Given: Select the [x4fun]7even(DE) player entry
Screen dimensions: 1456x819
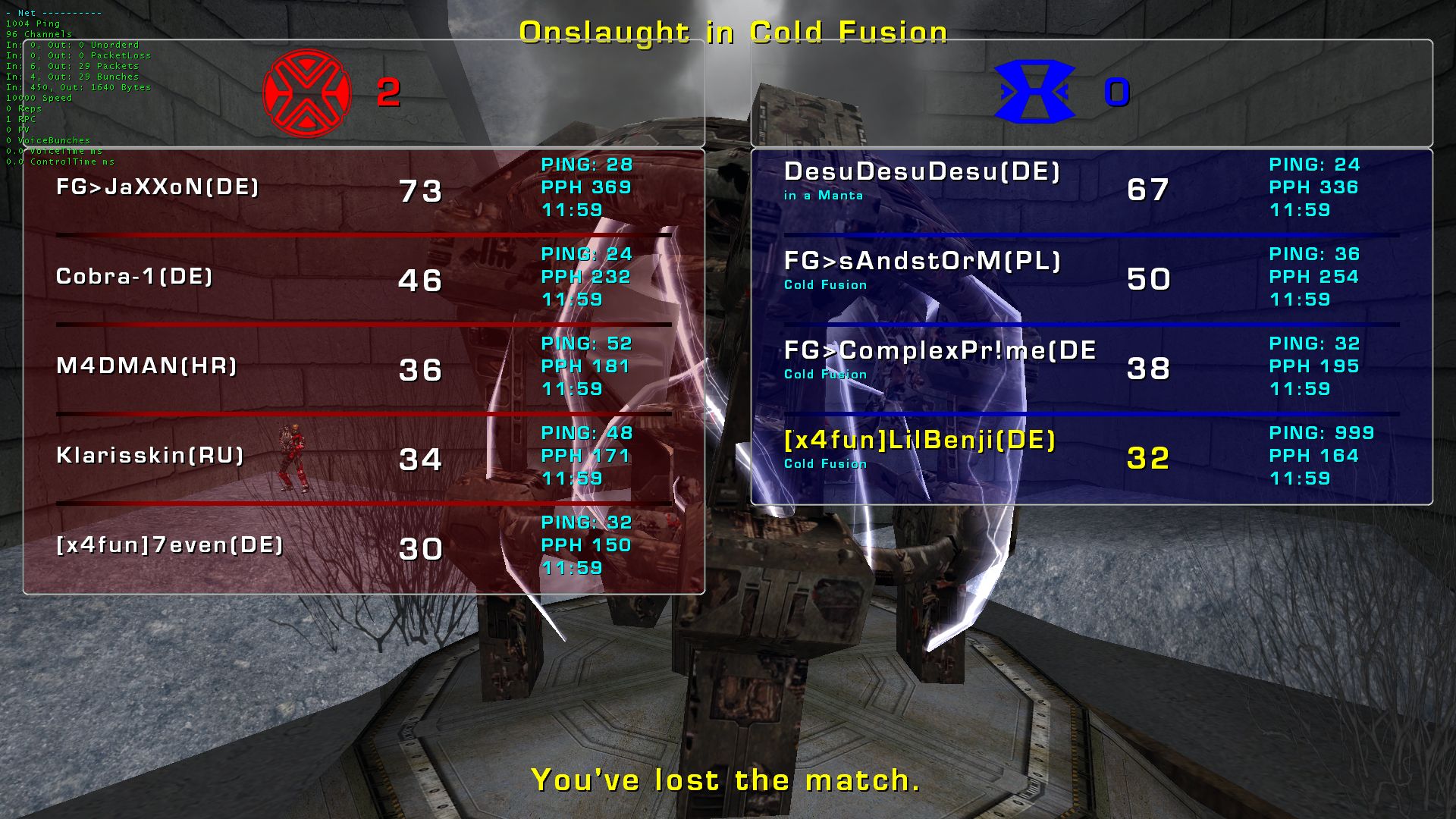Looking at the screenshot, I should [170, 545].
